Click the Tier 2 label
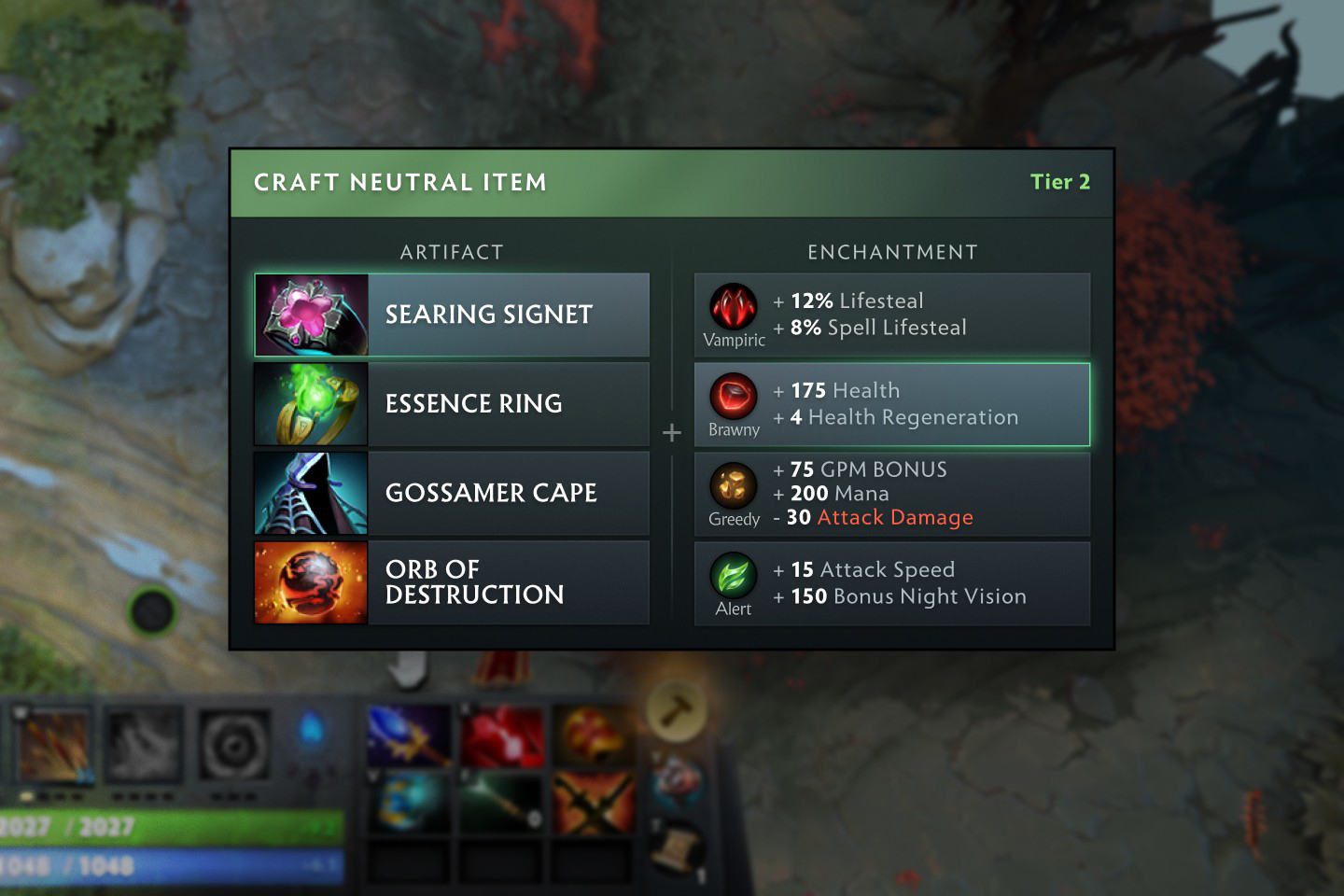 (x=1060, y=182)
